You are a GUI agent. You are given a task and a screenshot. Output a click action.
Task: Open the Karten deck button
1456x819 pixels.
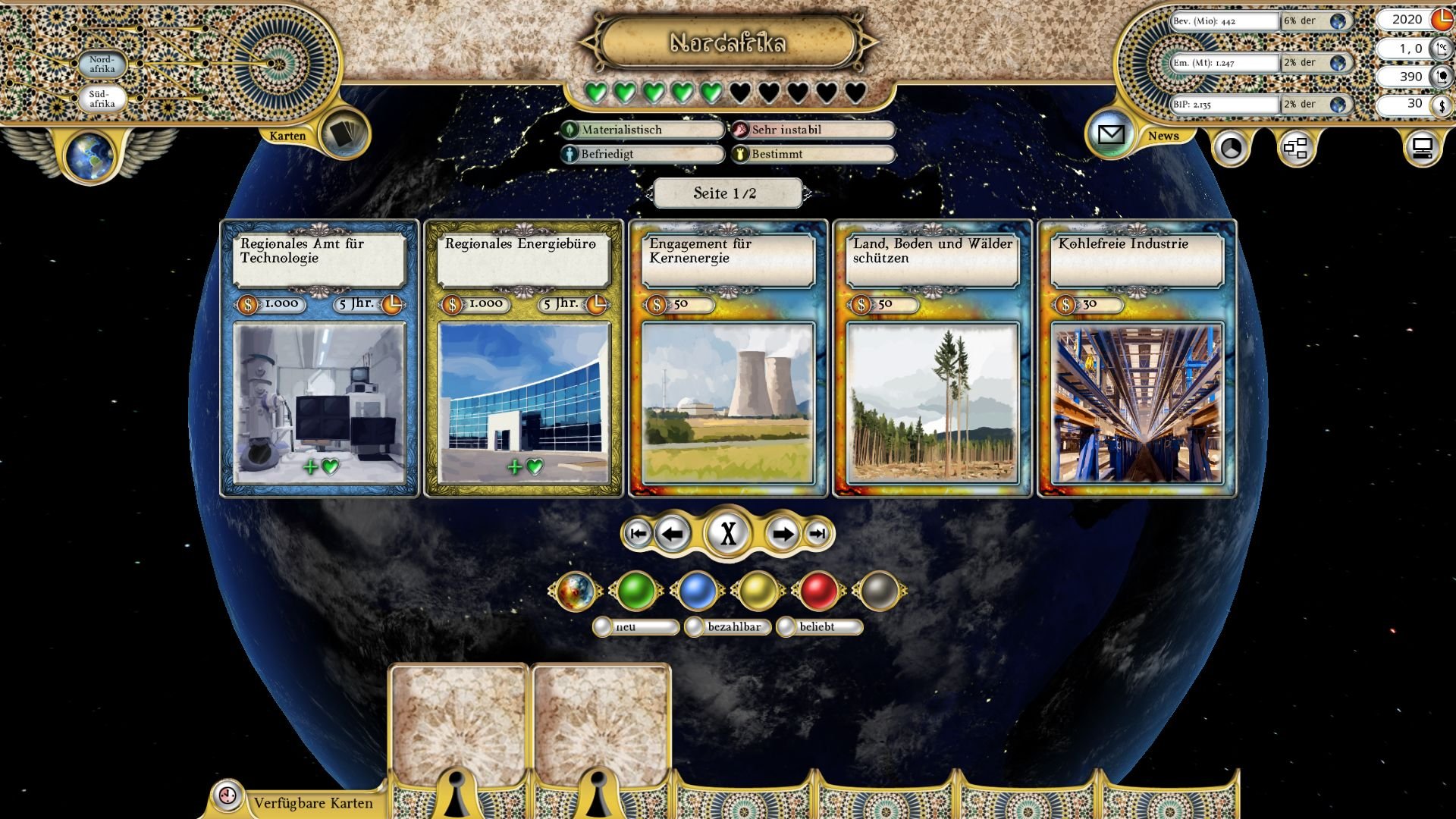point(345,134)
